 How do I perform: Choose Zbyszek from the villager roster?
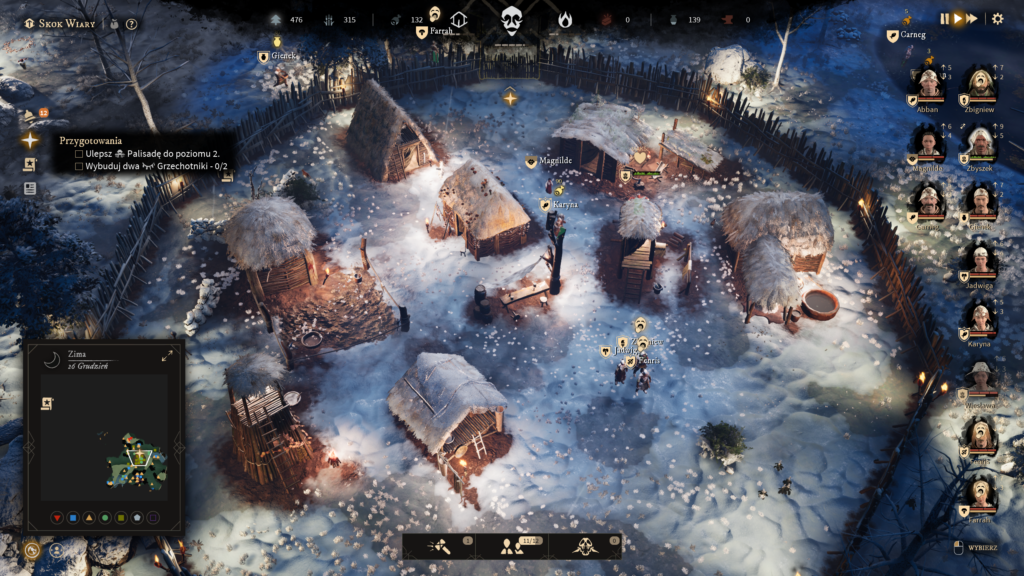pos(981,144)
